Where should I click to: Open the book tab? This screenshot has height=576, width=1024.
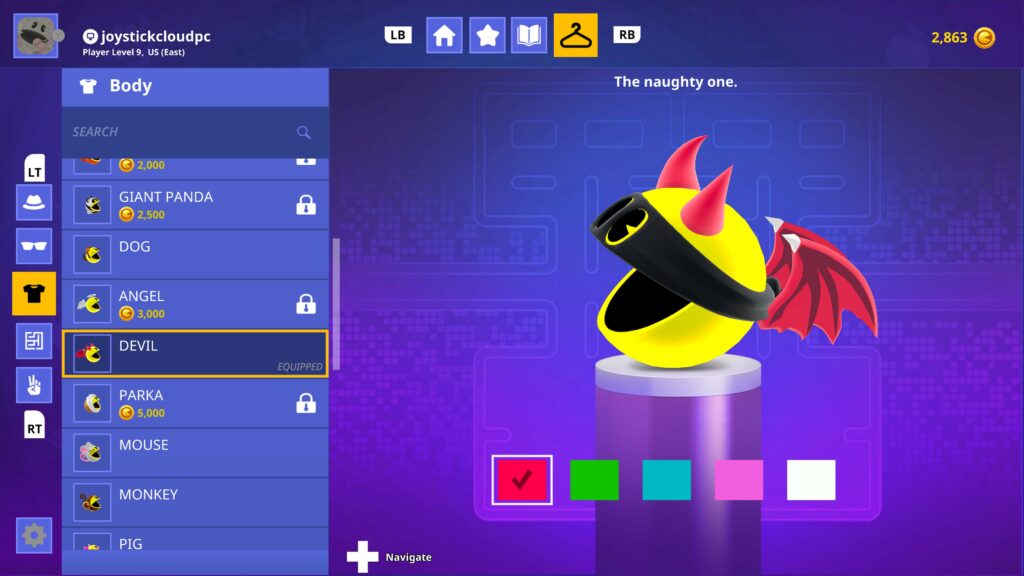click(x=529, y=35)
